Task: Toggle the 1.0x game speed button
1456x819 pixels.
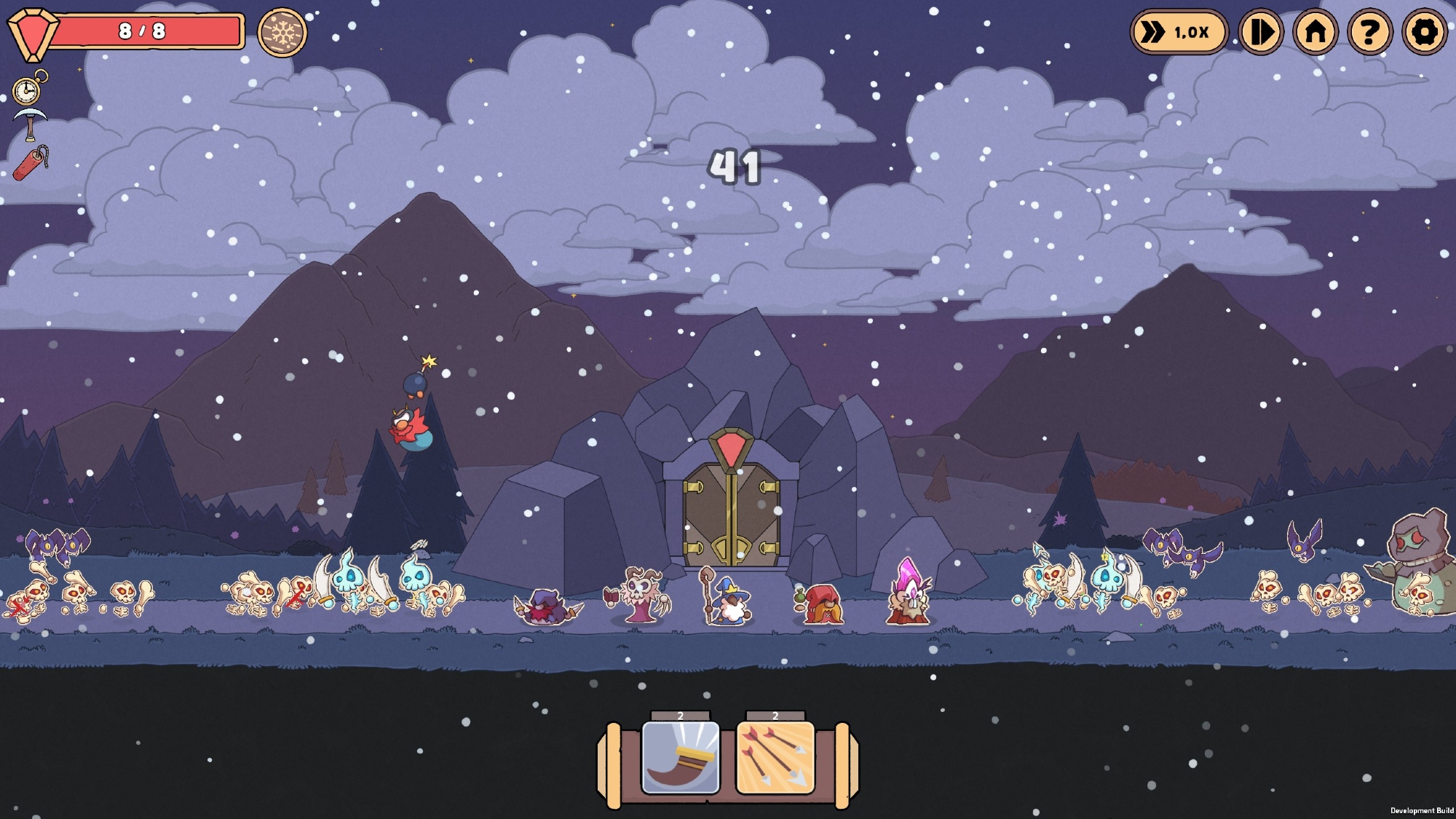Action: [1179, 32]
